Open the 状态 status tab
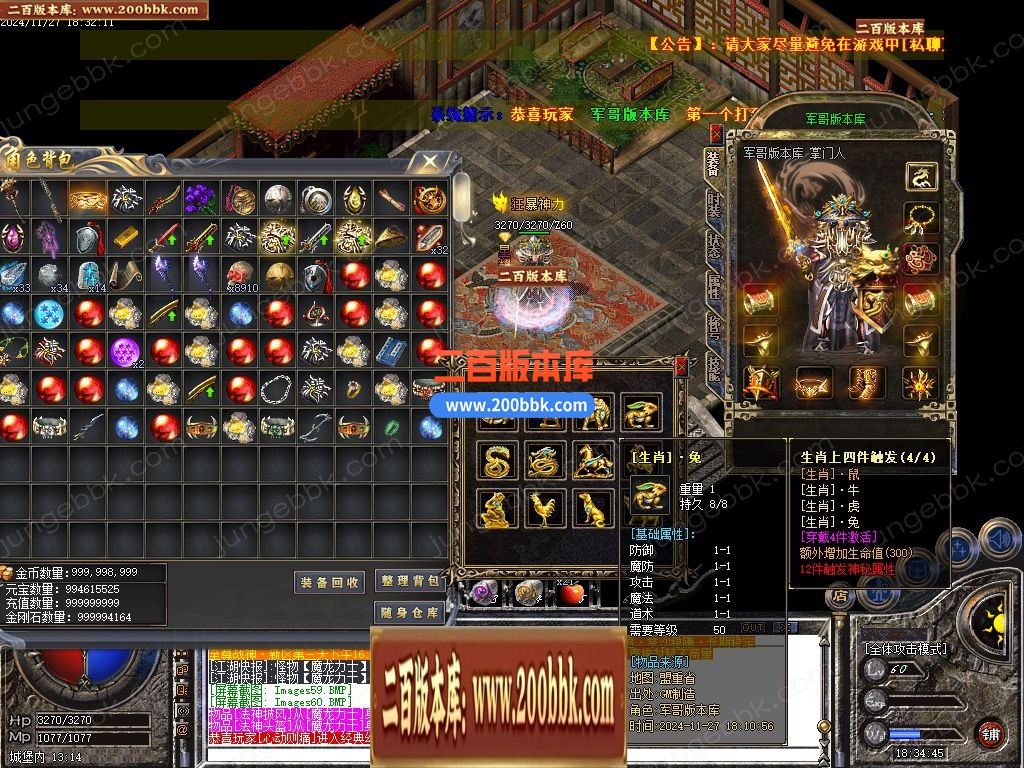 coord(713,246)
